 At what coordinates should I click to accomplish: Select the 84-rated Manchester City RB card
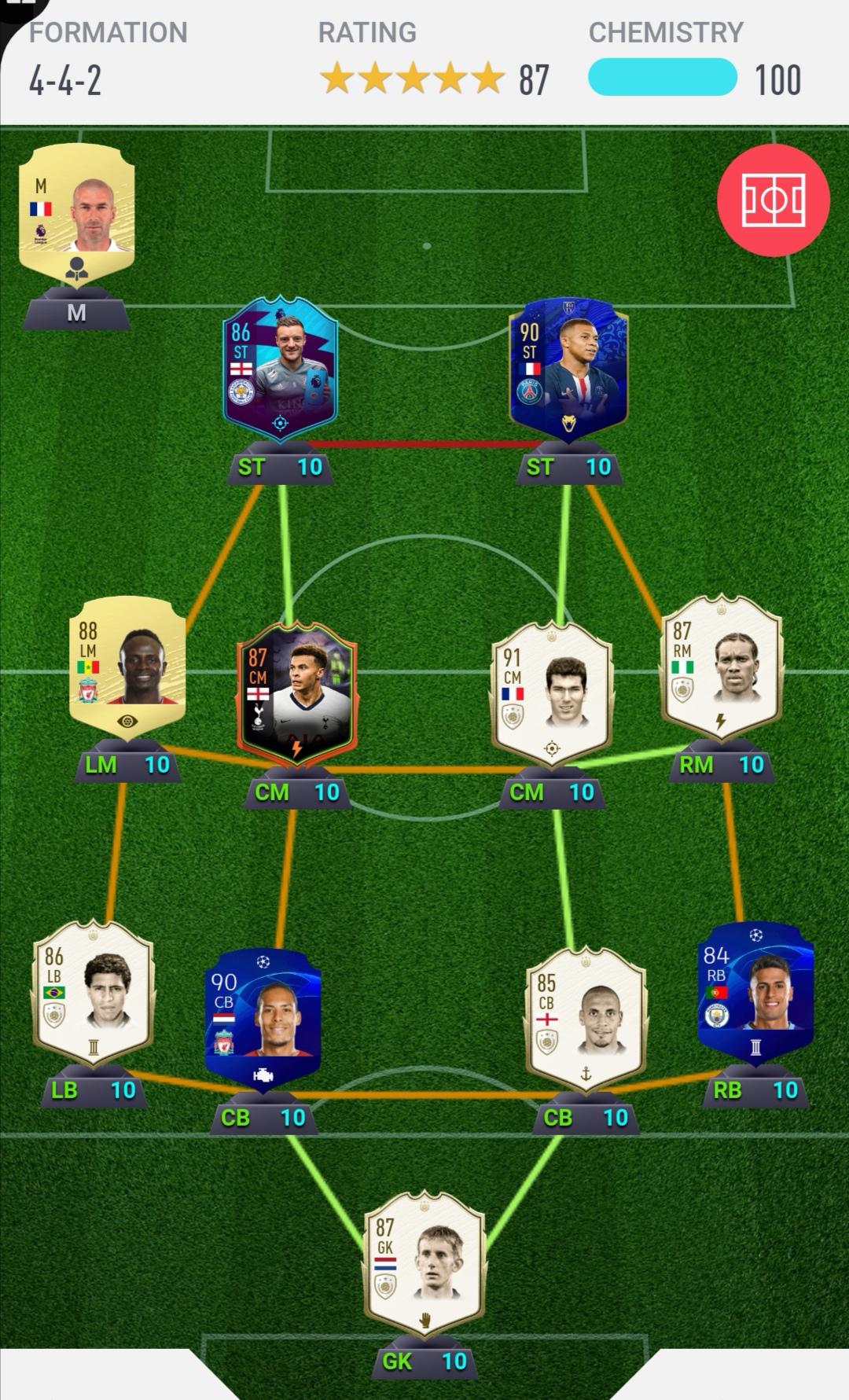tap(755, 992)
